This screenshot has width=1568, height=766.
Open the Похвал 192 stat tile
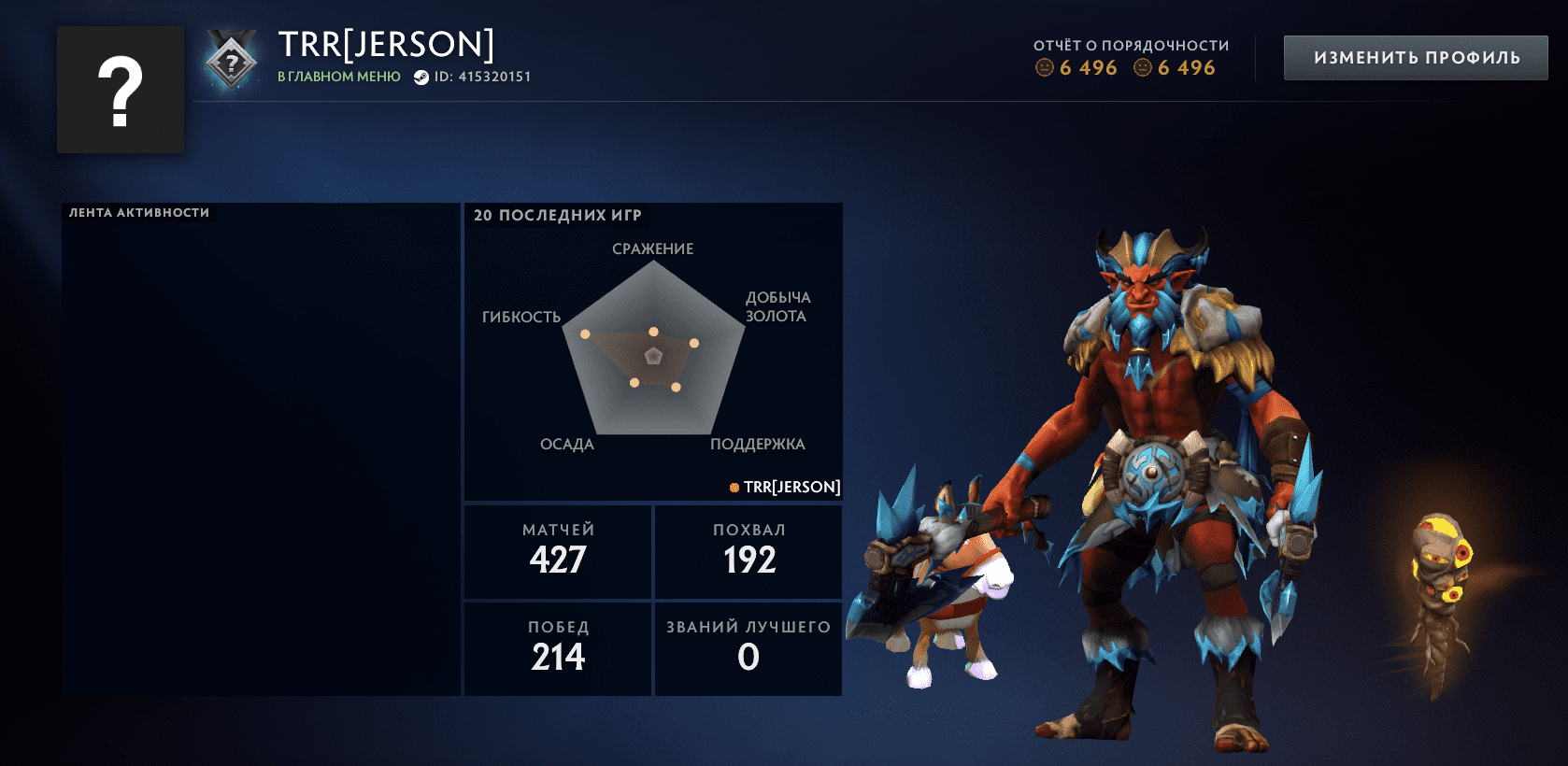pos(748,551)
